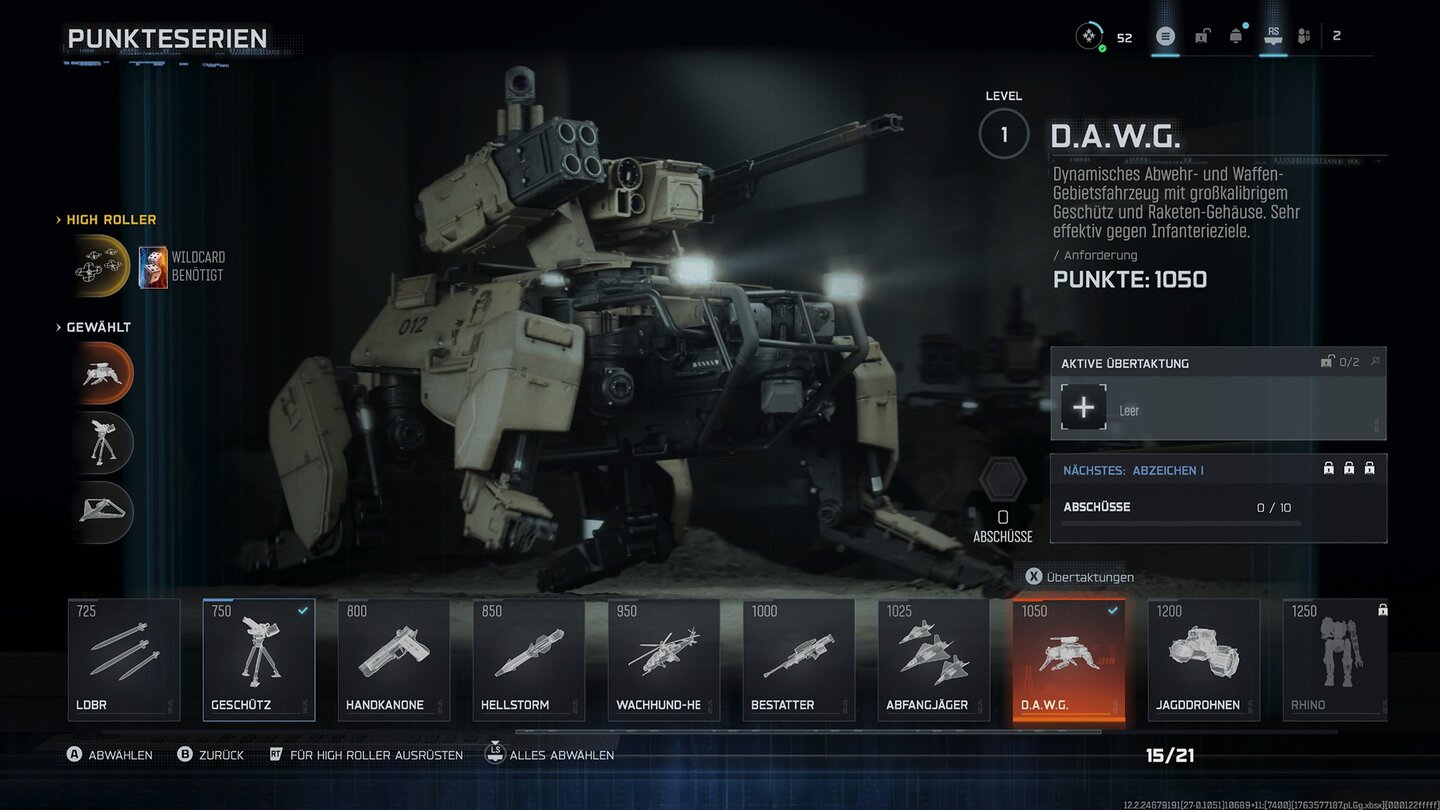
Task: Select the Wachhund-Heli scorestreak
Action: point(664,659)
